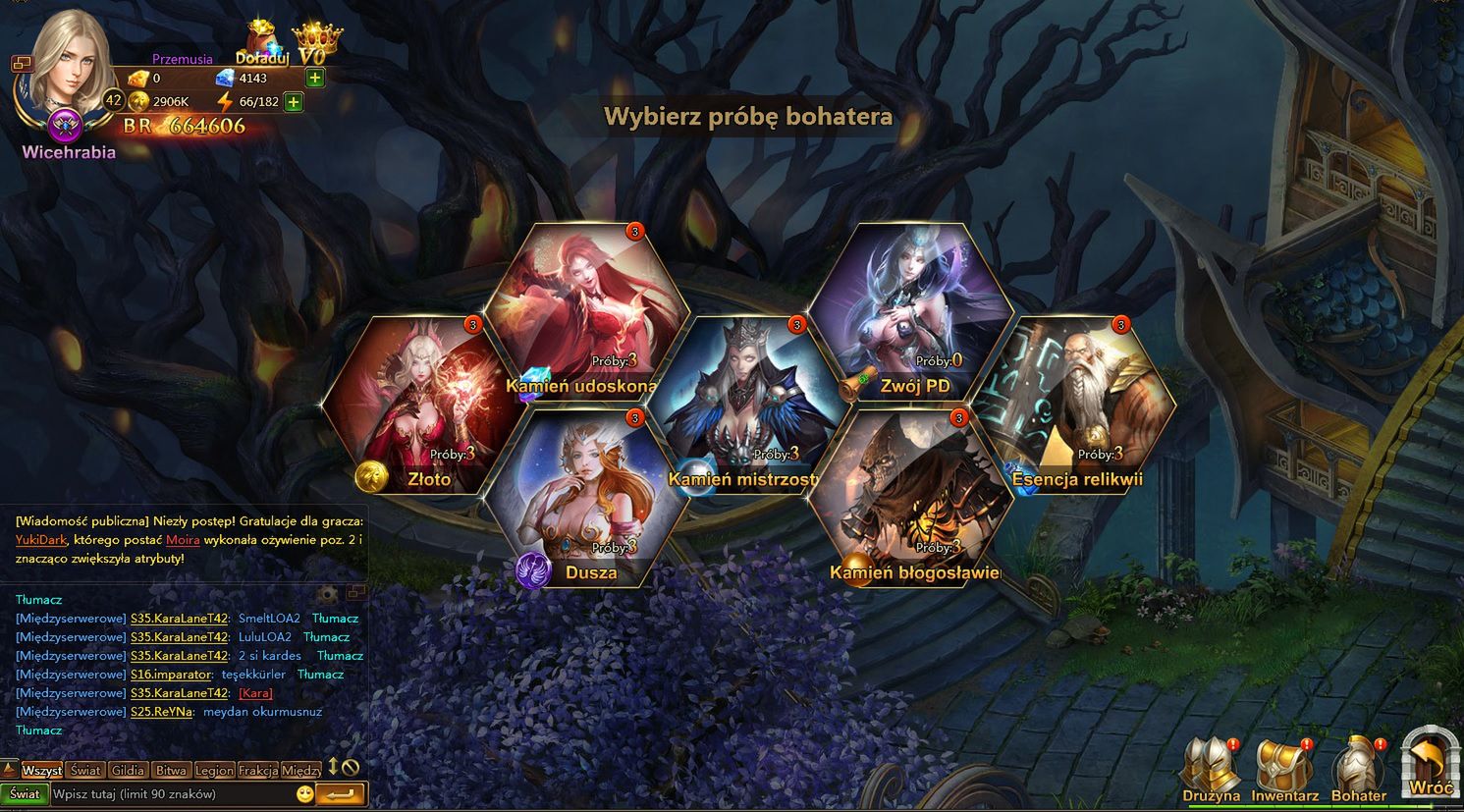
Task: Open the emoji picker in the chat bar
Action: click(304, 793)
